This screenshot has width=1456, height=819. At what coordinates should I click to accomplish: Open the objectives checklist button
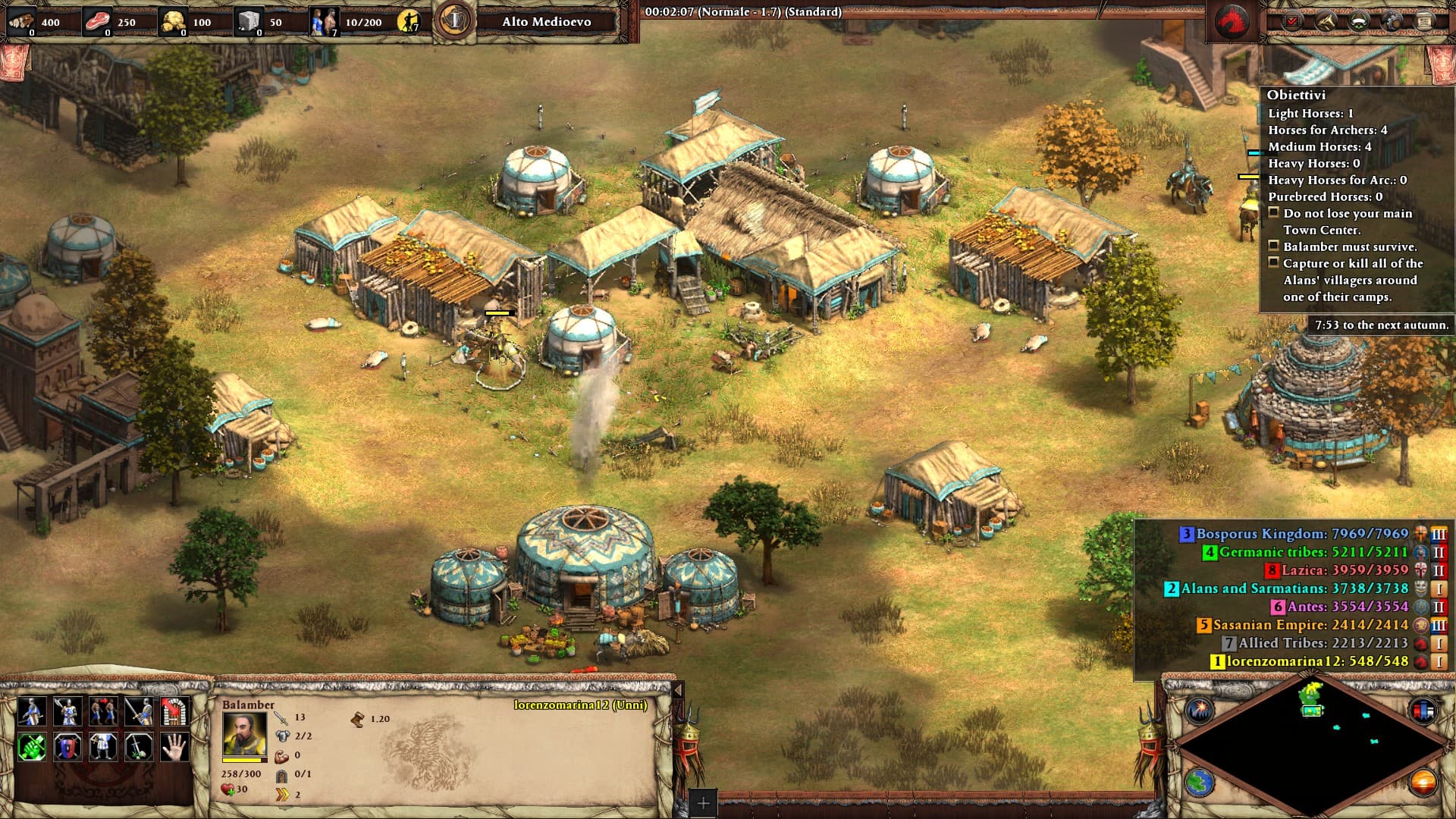point(1291,21)
